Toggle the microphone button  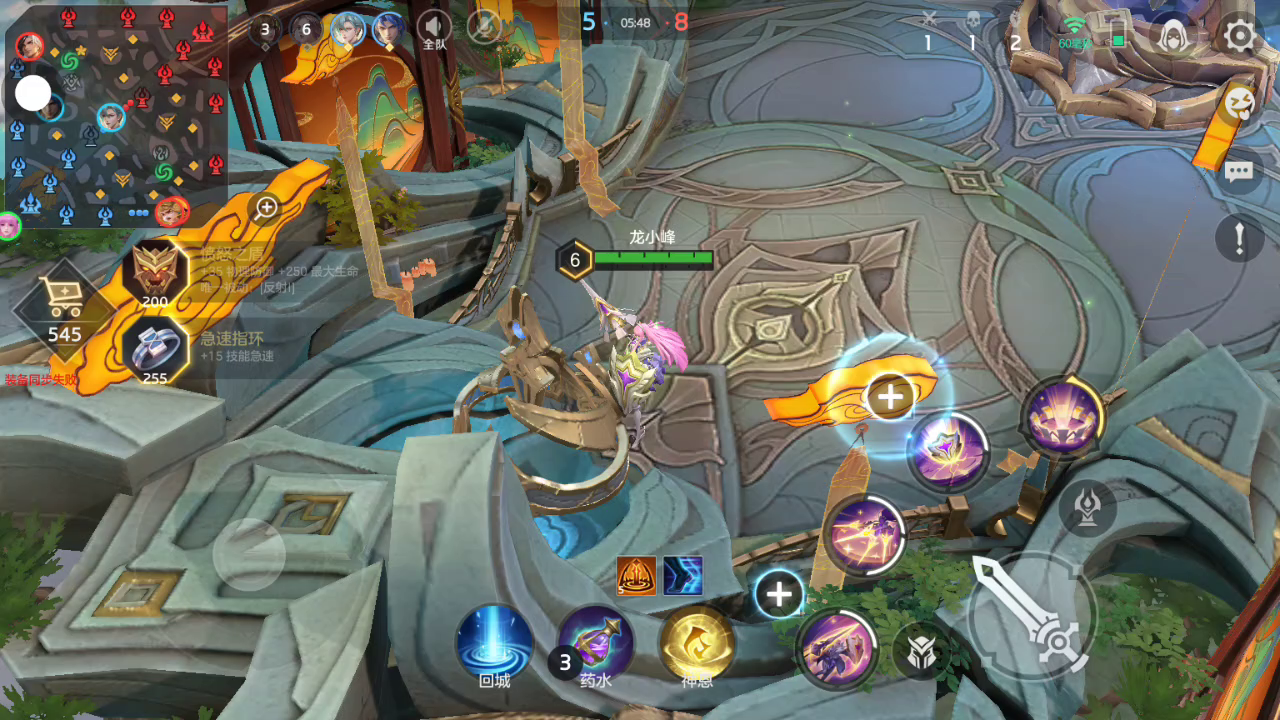point(484,28)
